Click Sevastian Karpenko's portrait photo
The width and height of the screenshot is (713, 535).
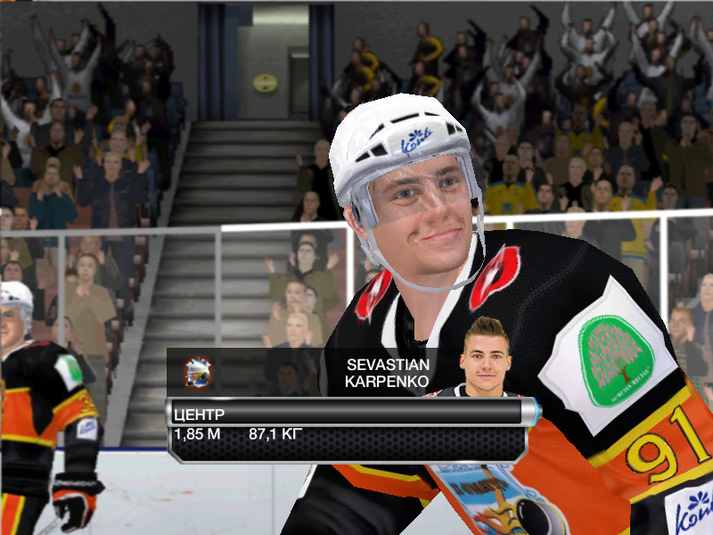click(x=486, y=358)
